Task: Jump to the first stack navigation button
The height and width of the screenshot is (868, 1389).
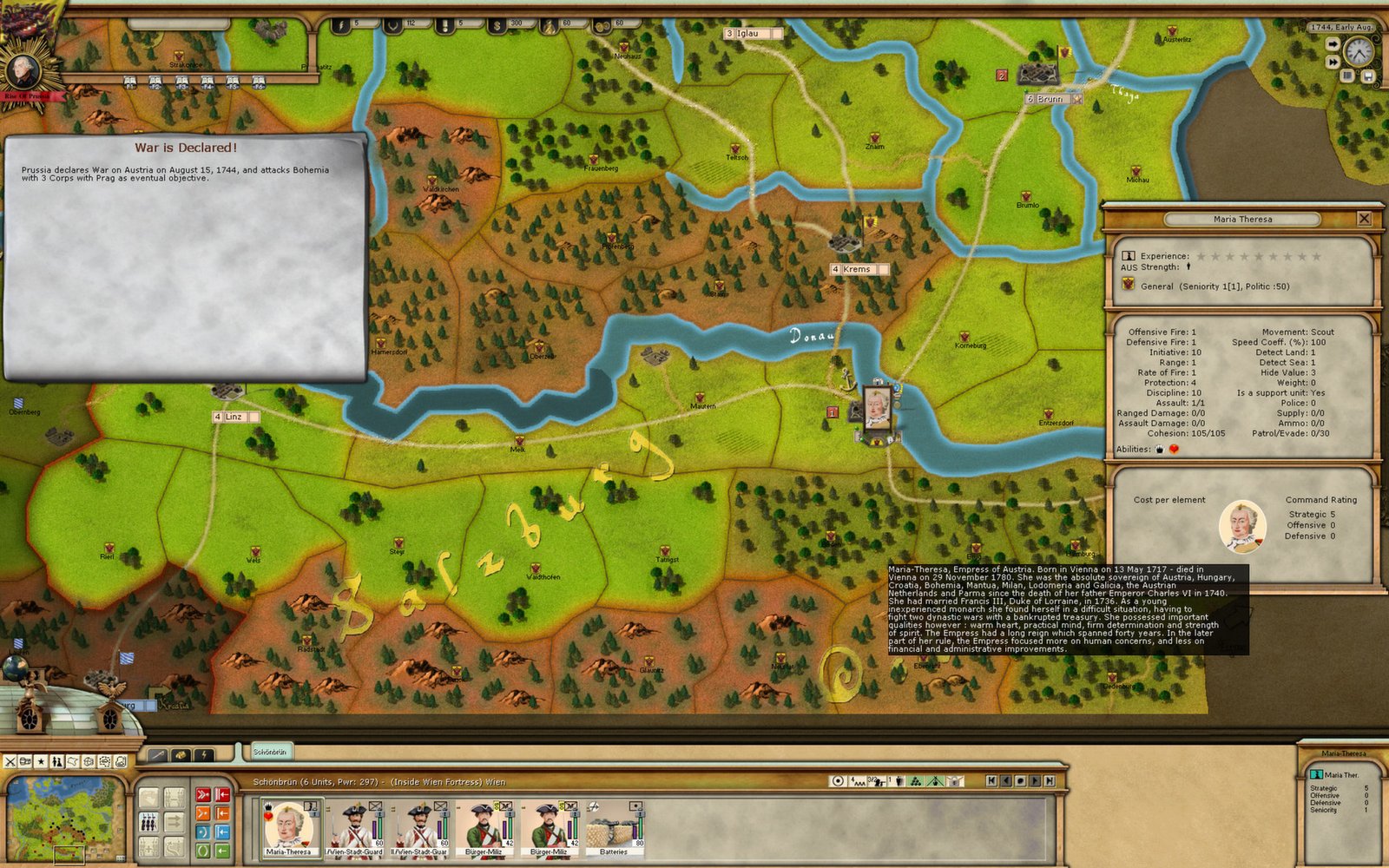Action: tap(992, 781)
